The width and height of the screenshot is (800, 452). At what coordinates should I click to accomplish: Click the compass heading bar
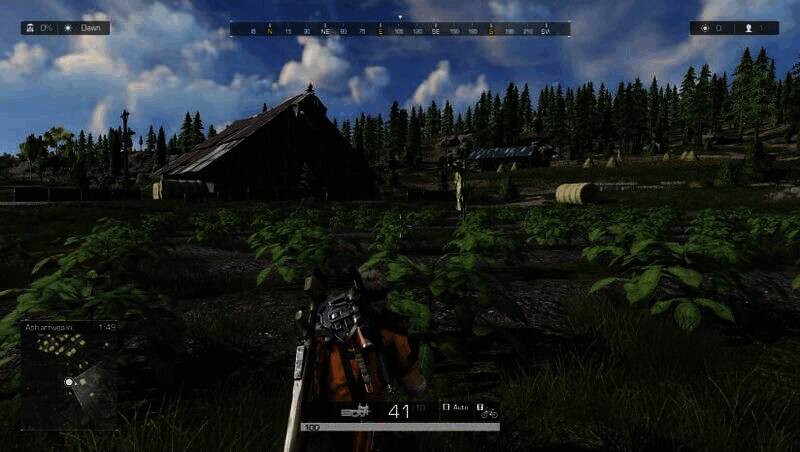tap(400, 30)
